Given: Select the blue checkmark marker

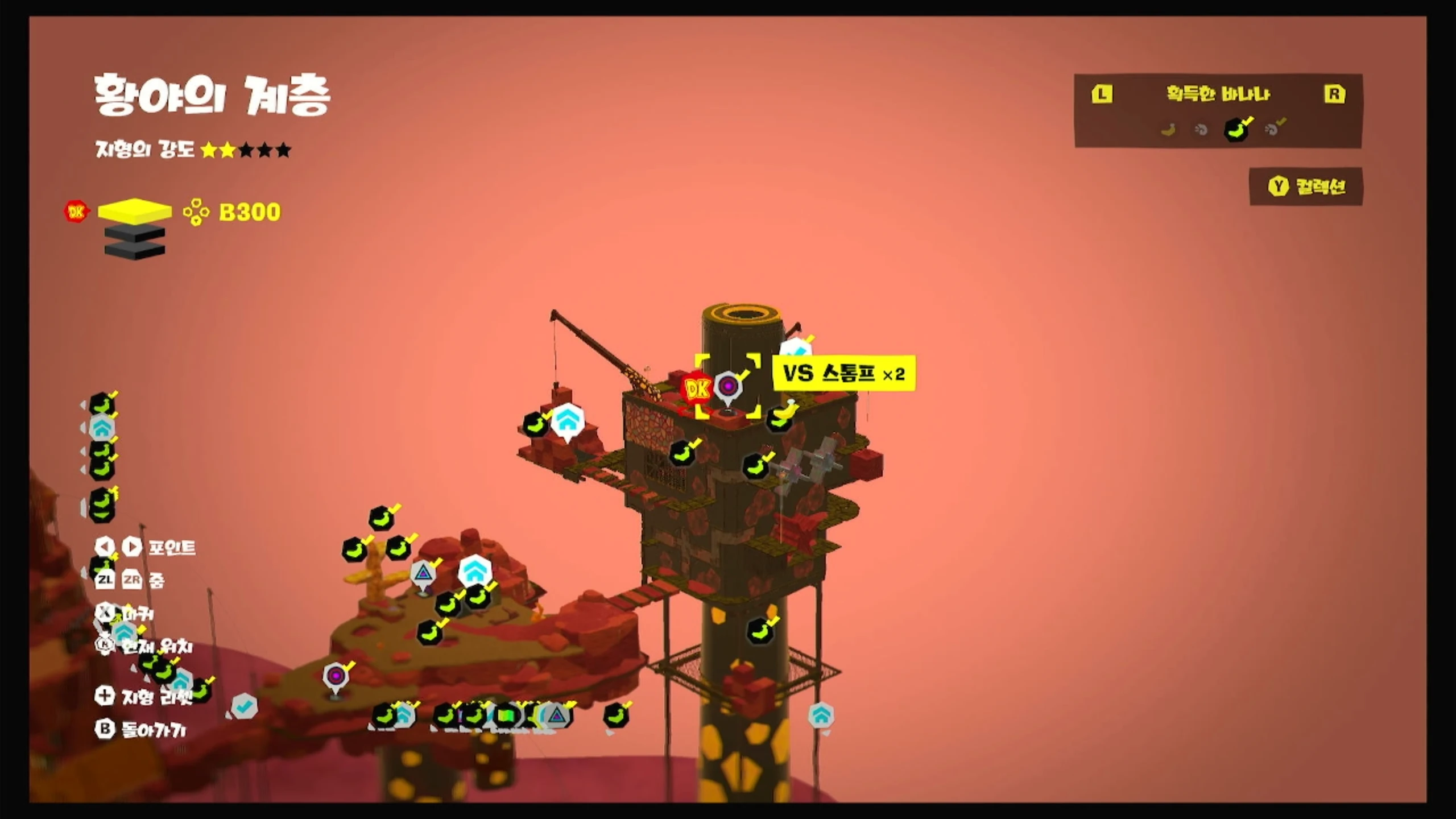Looking at the screenshot, I should point(245,707).
